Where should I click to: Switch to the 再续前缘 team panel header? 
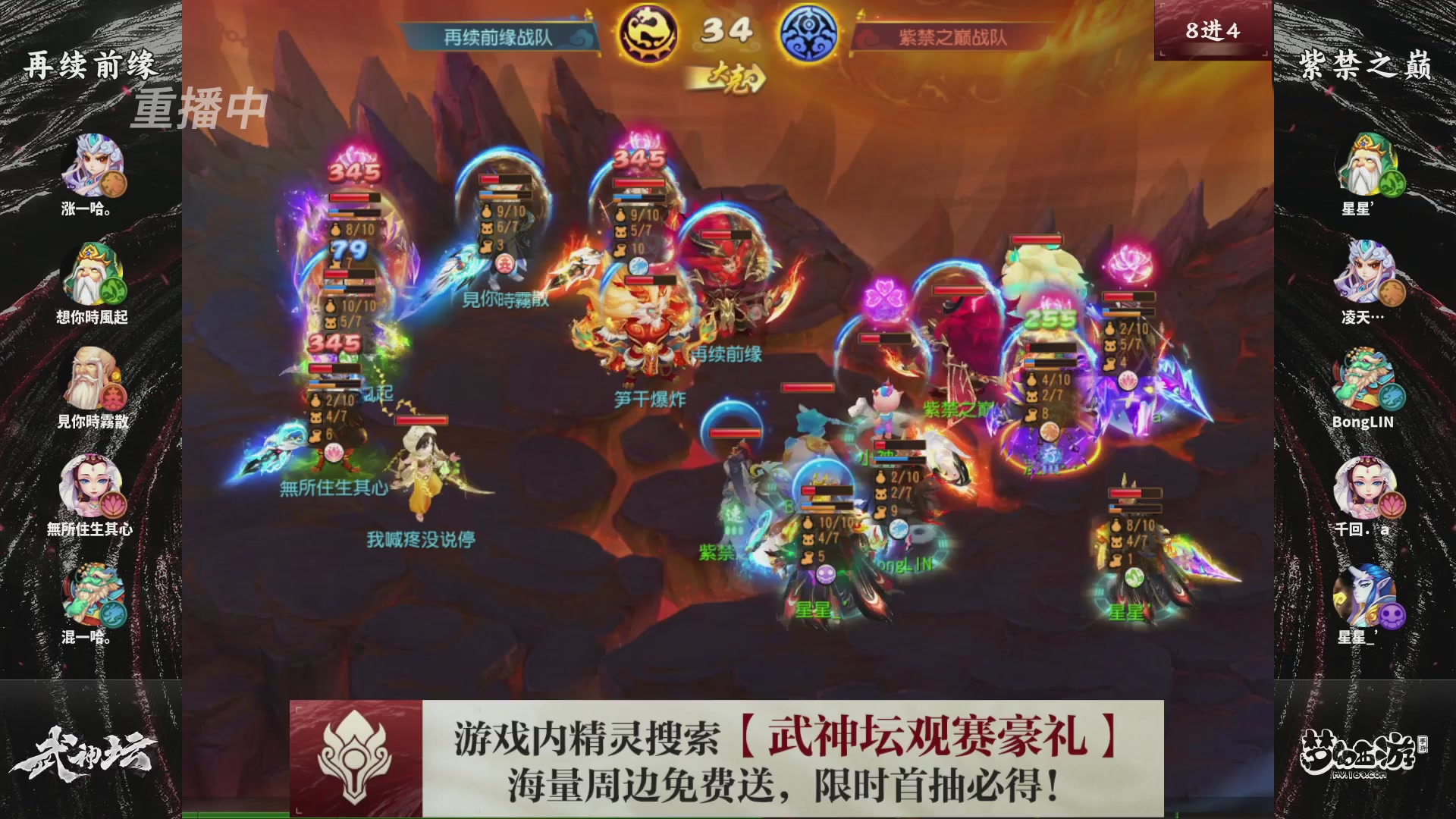tap(91, 64)
